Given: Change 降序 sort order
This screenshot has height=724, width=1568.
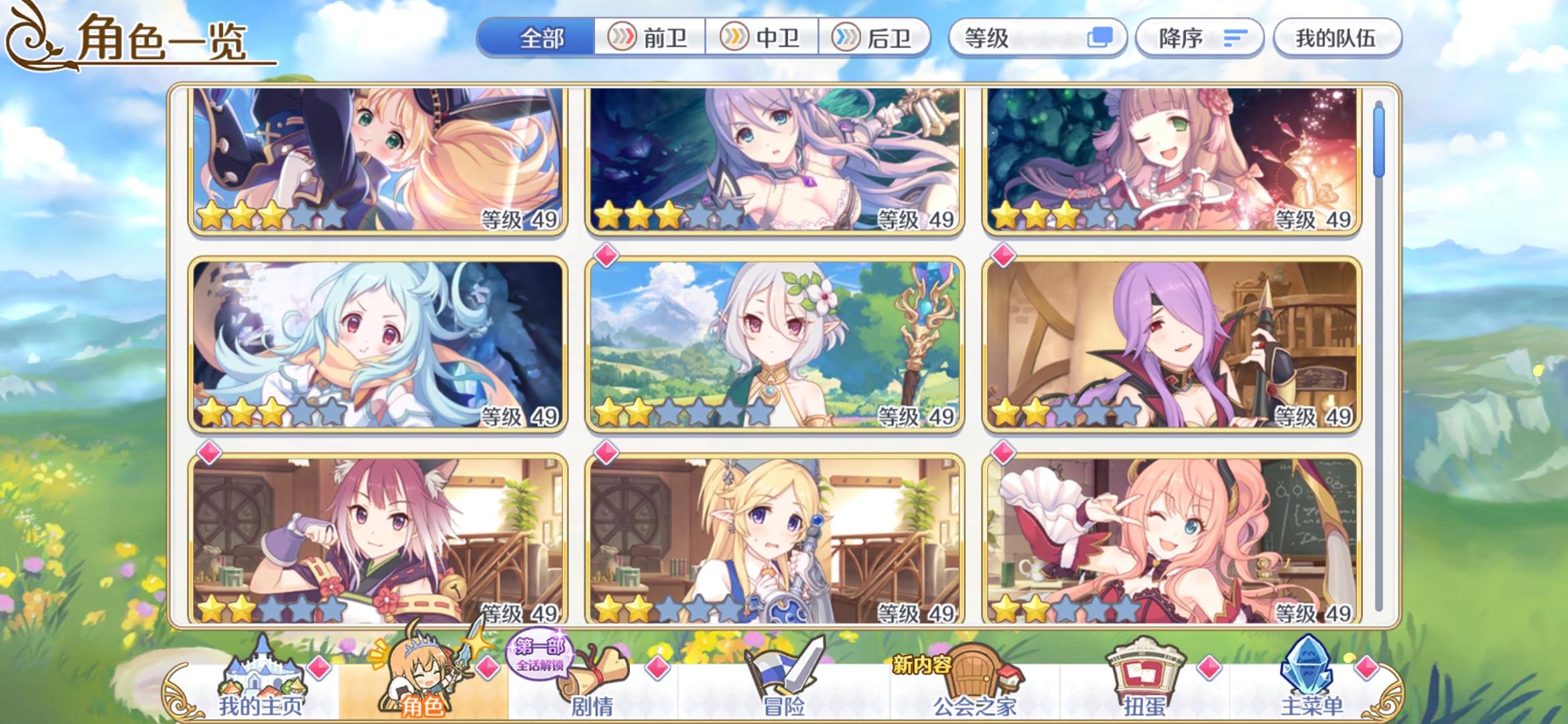Looking at the screenshot, I should coord(1199,38).
